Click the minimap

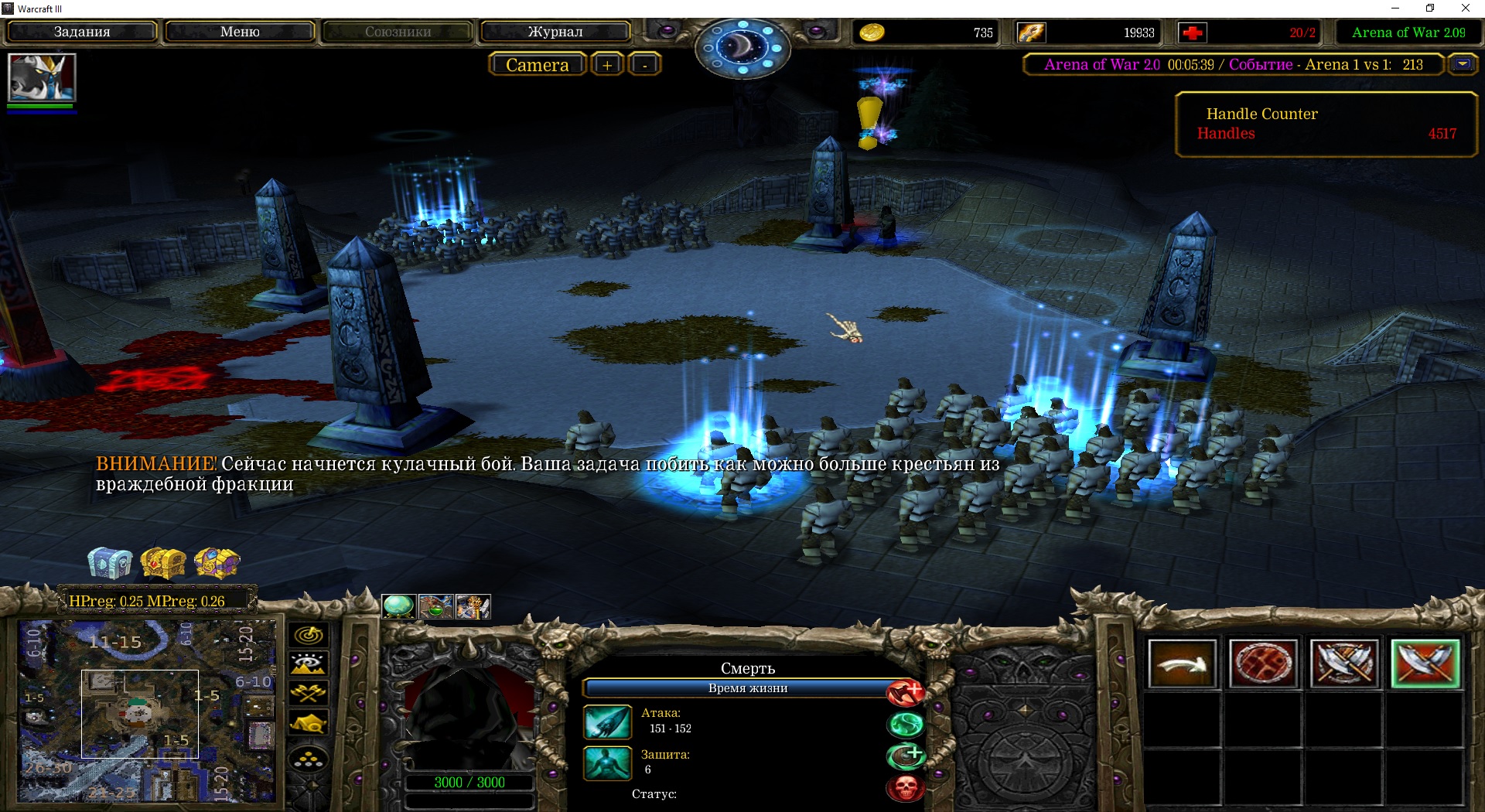point(147,711)
